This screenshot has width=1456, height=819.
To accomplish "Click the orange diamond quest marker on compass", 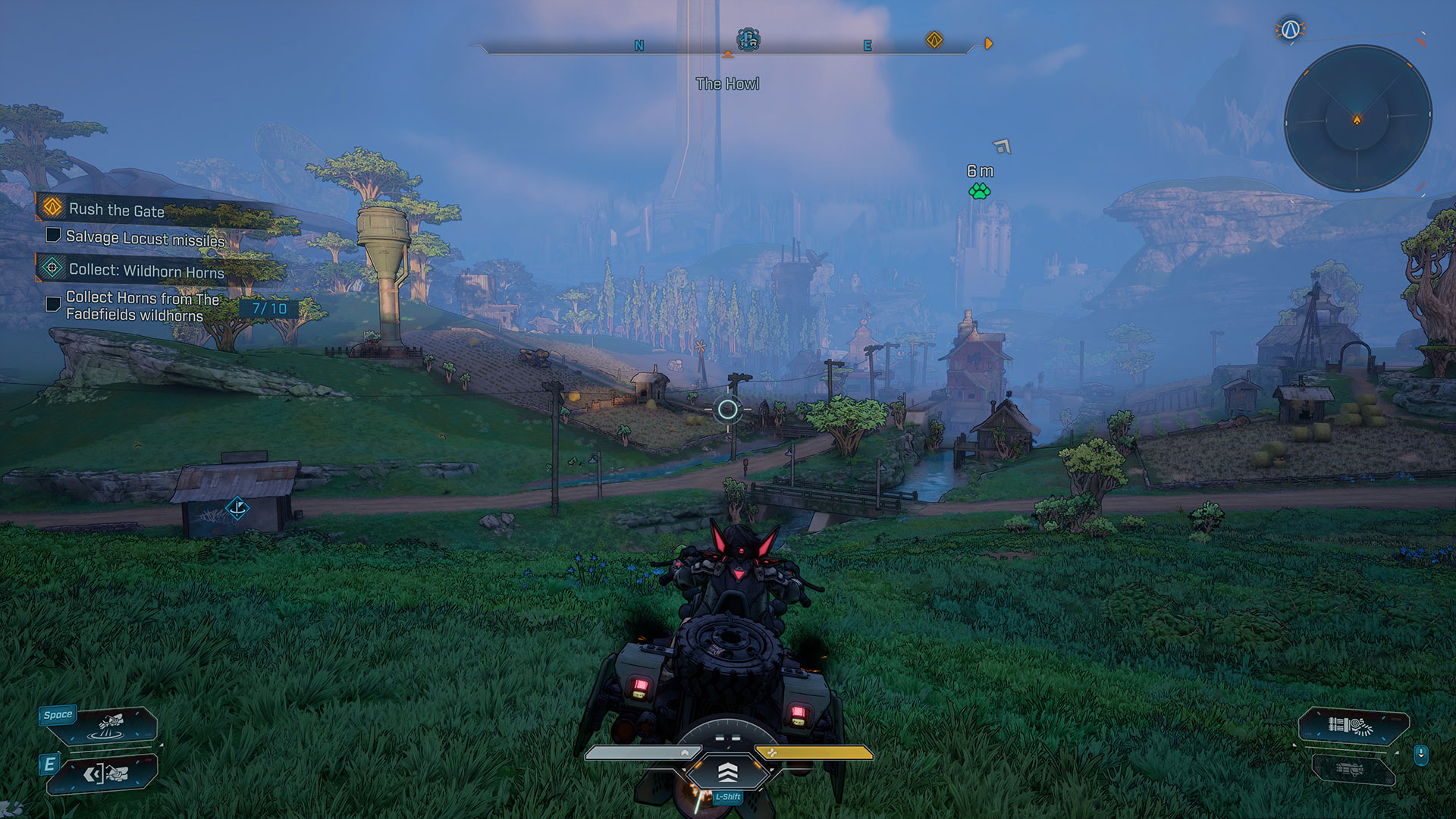I will coord(934,39).
